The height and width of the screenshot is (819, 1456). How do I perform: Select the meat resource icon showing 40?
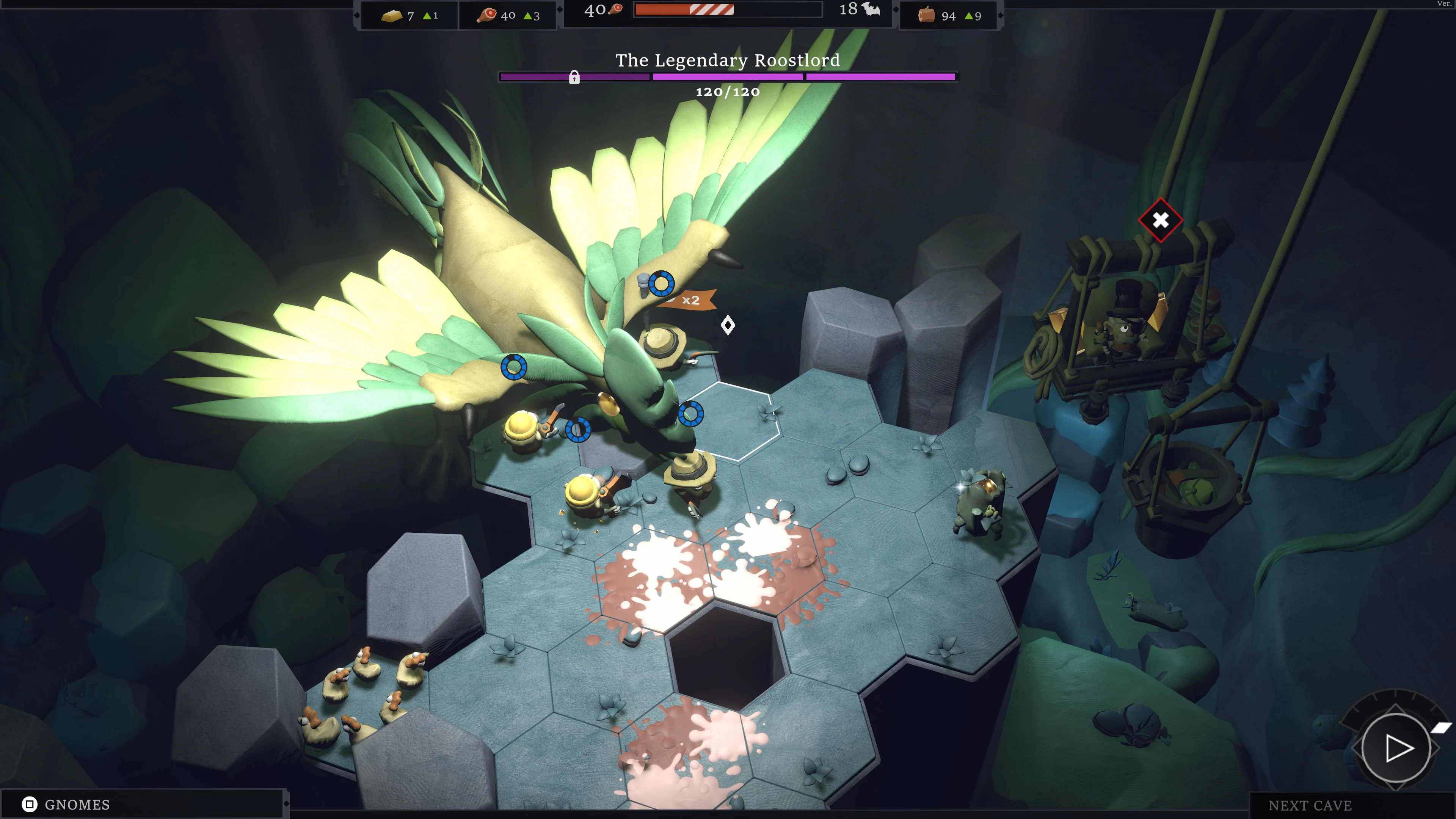click(487, 15)
